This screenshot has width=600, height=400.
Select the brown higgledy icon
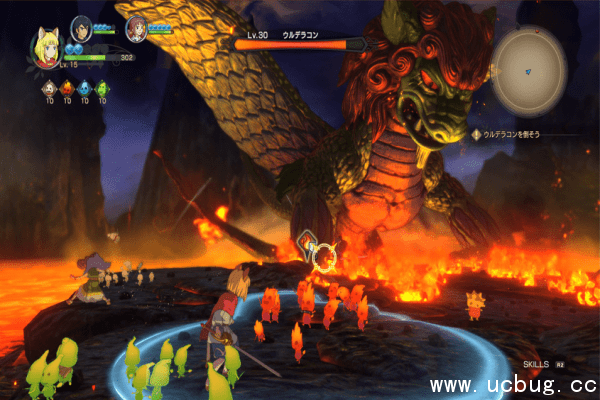49,90
